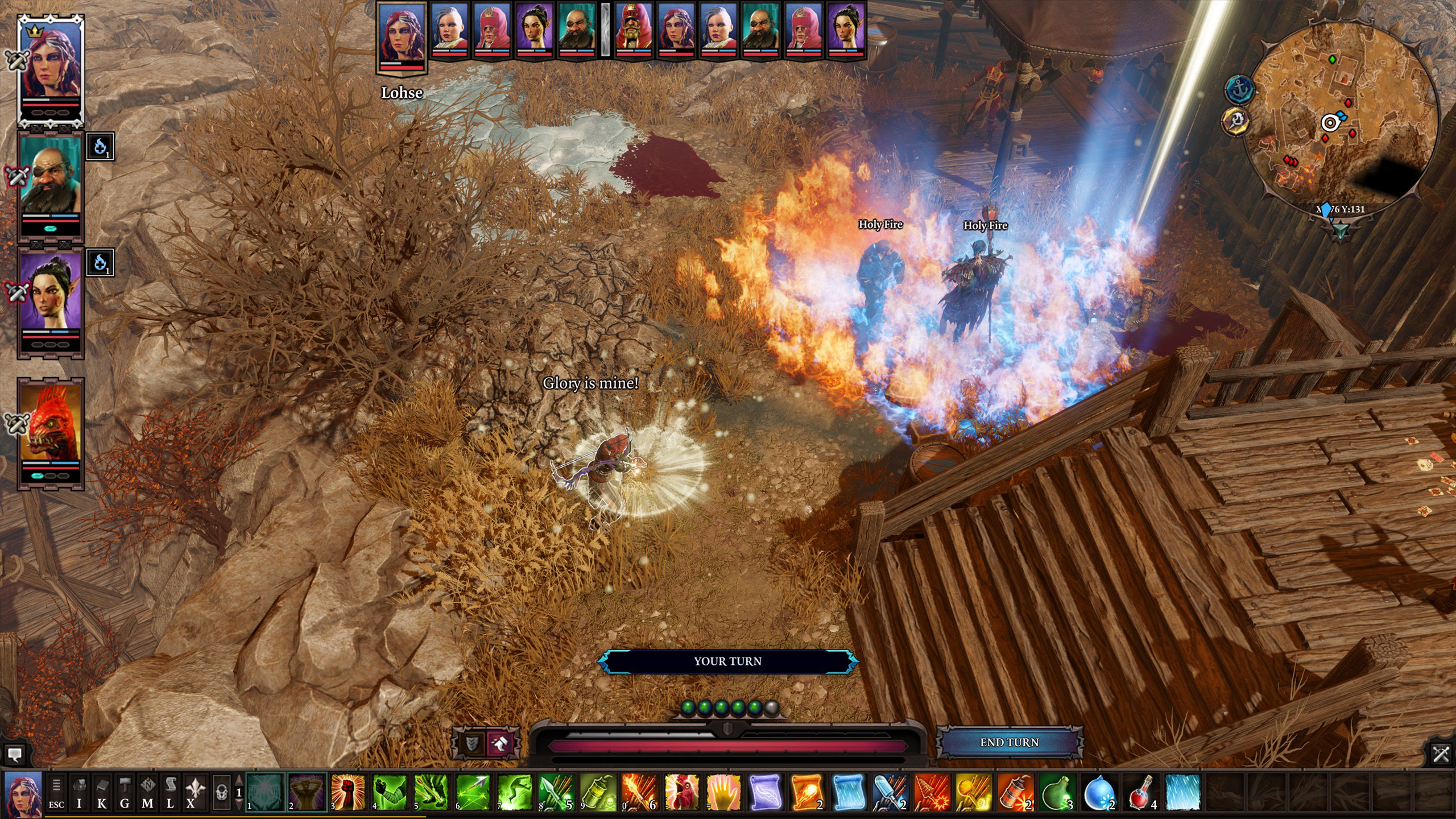
Task: Open the inventory bag icon
Action: pos(79,793)
